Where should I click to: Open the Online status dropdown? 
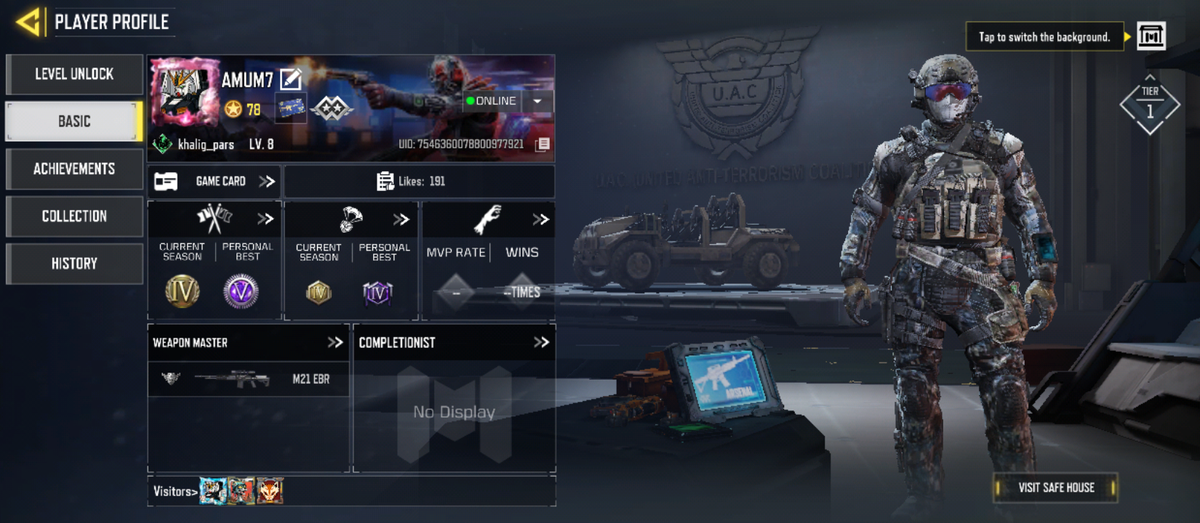538,101
